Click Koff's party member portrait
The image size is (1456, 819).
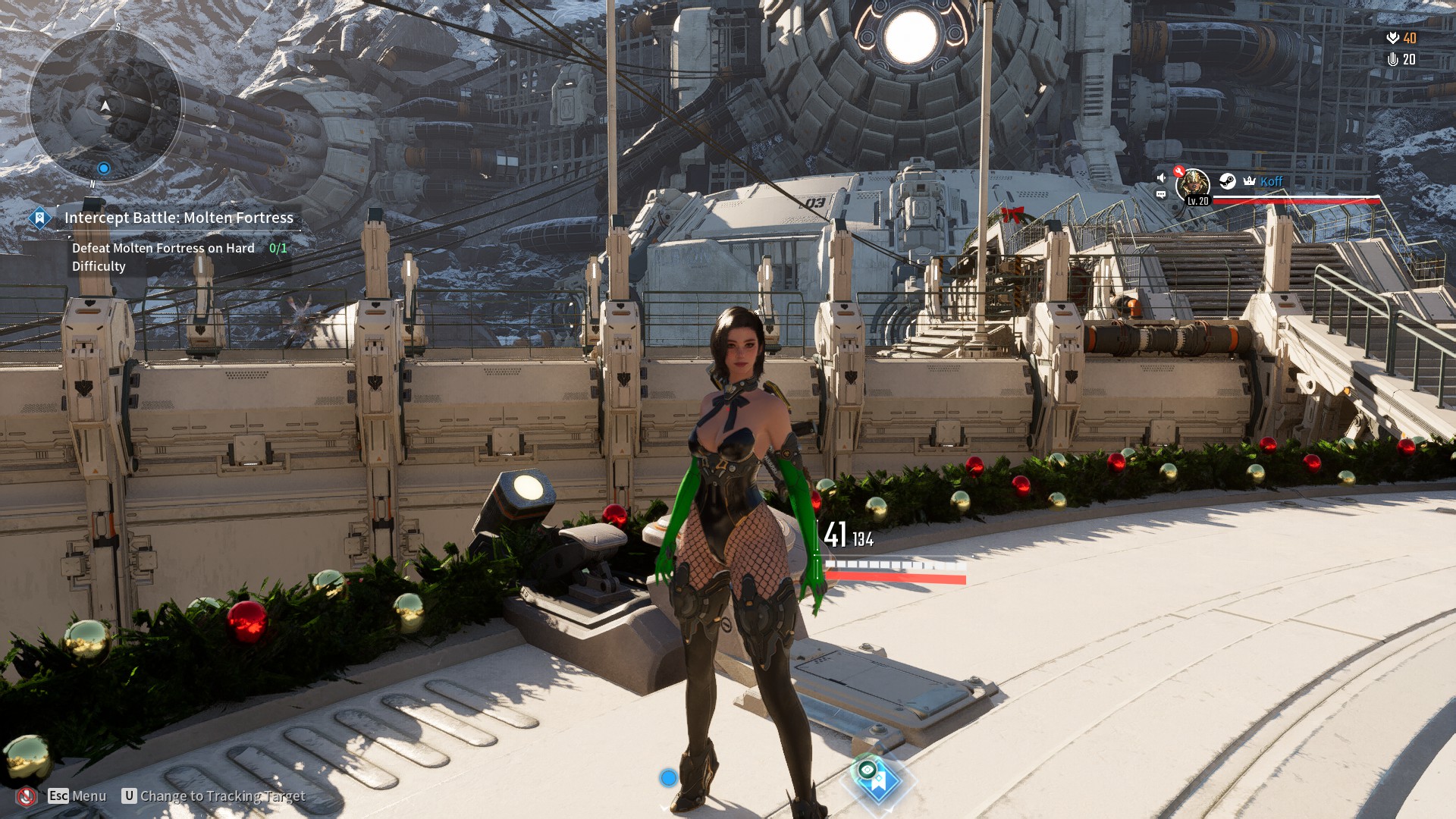(x=1193, y=184)
